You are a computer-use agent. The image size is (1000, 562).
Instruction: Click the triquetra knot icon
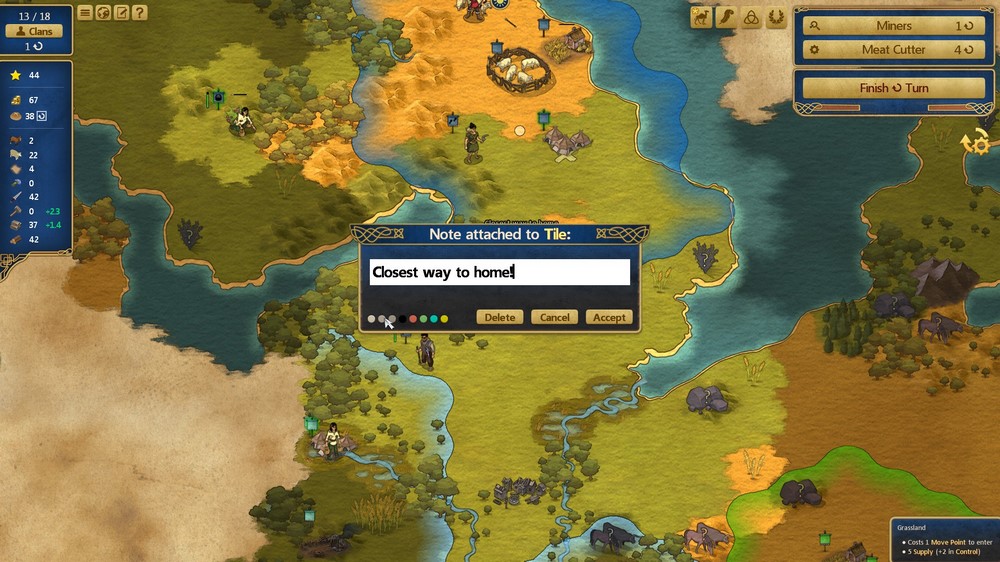(751, 17)
